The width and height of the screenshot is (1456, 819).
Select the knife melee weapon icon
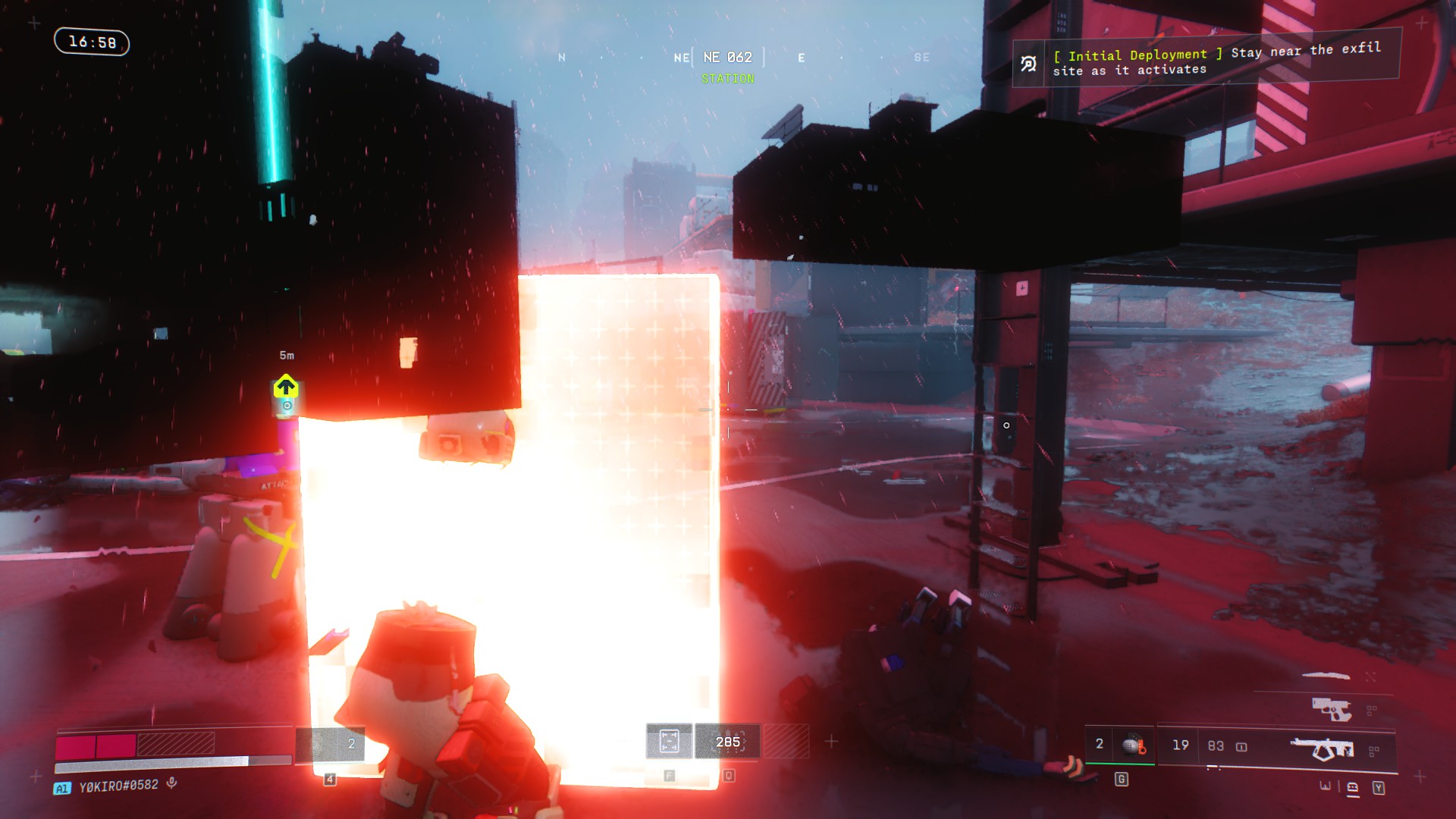coord(1326,675)
